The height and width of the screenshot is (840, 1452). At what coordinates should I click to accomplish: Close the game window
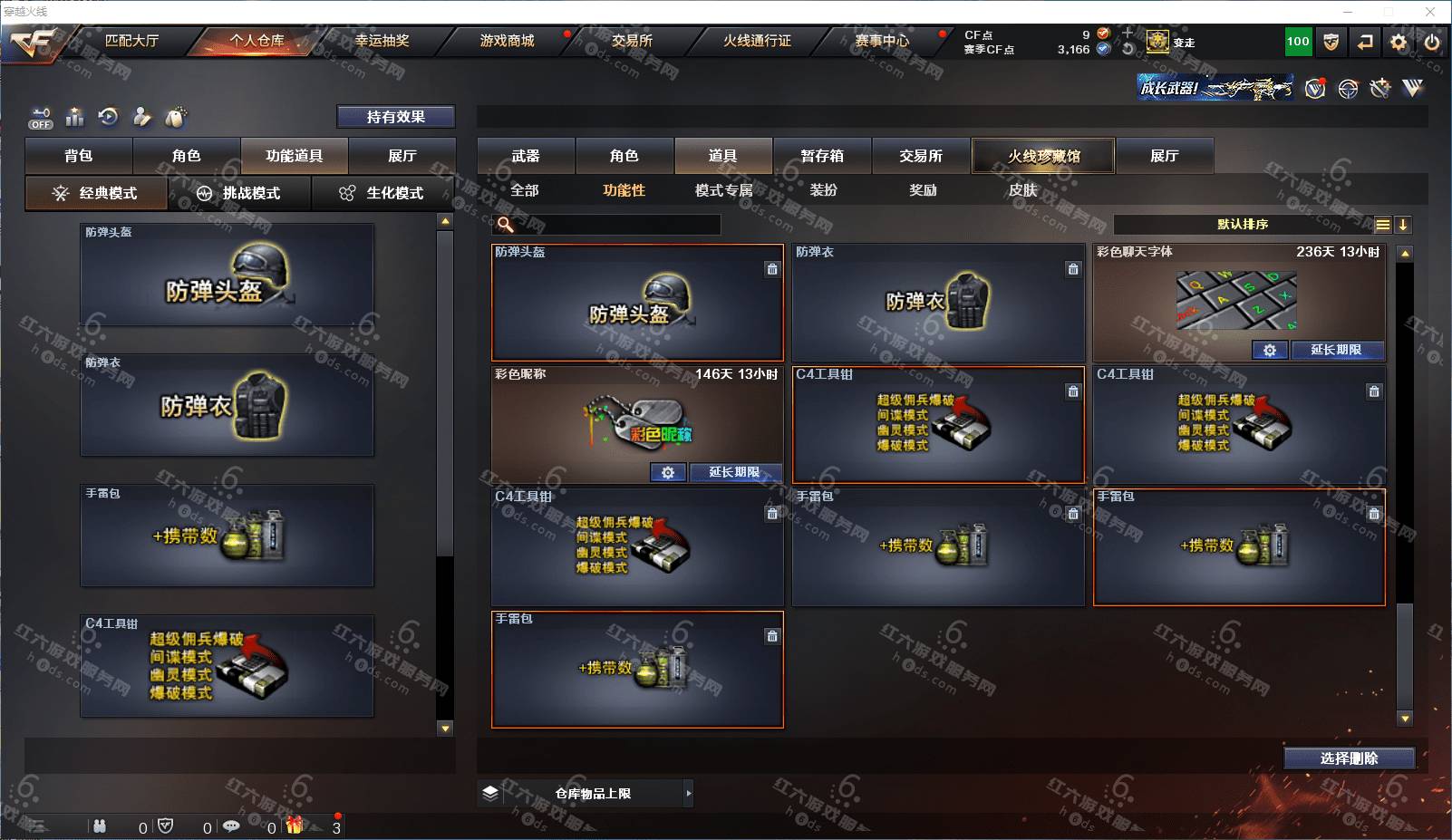point(1430,12)
